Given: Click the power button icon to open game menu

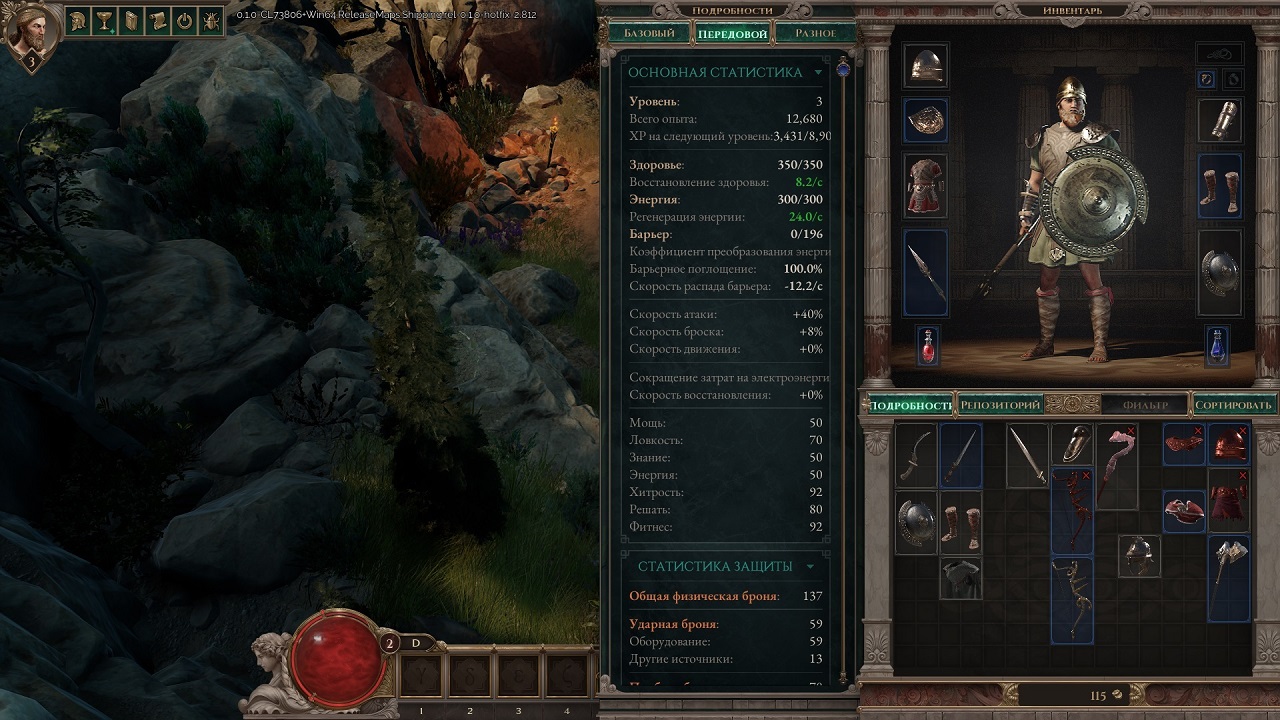Looking at the screenshot, I should click(x=184, y=23).
